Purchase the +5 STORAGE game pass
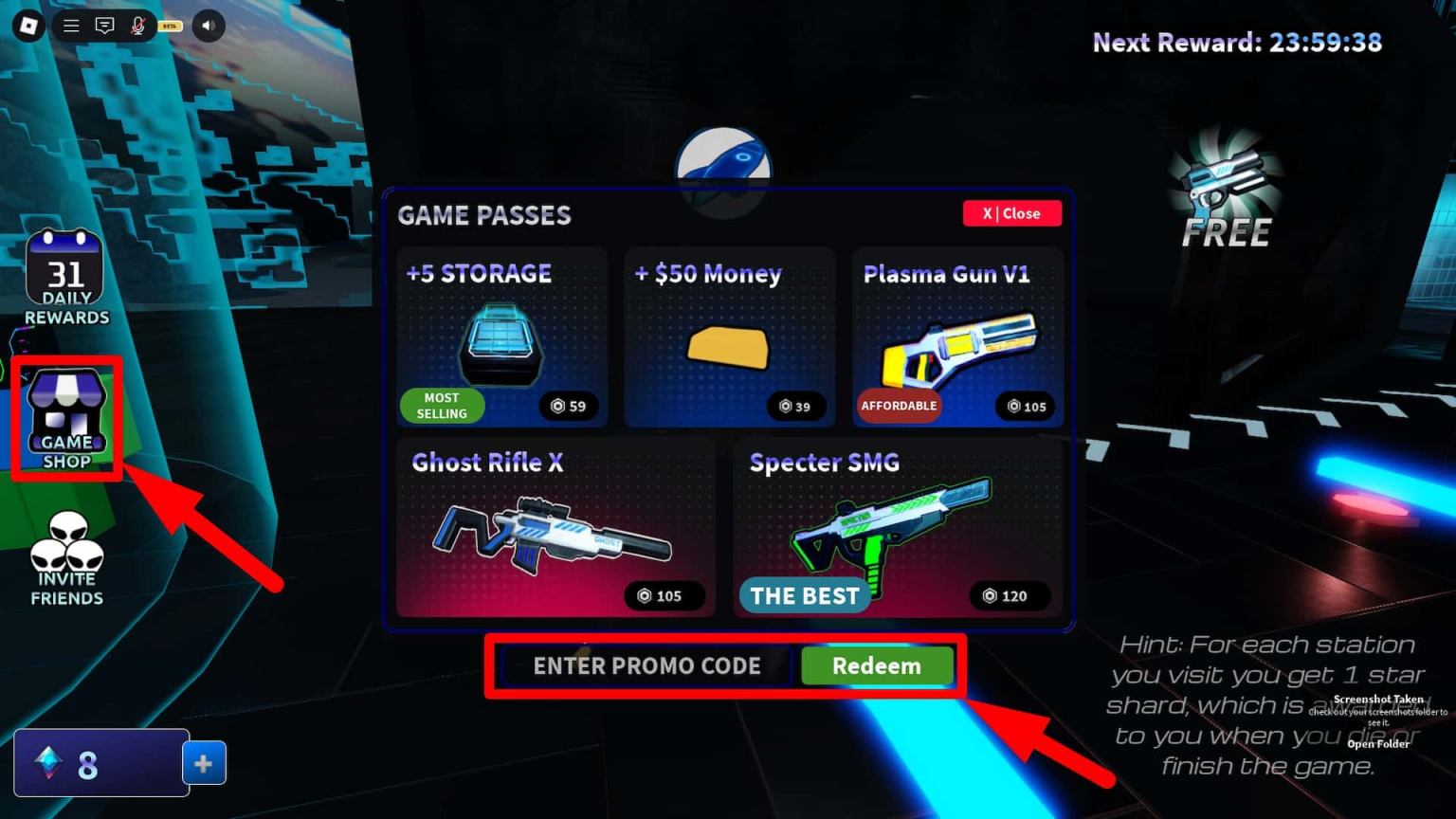This screenshot has width=1456, height=819. (x=501, y=337)
